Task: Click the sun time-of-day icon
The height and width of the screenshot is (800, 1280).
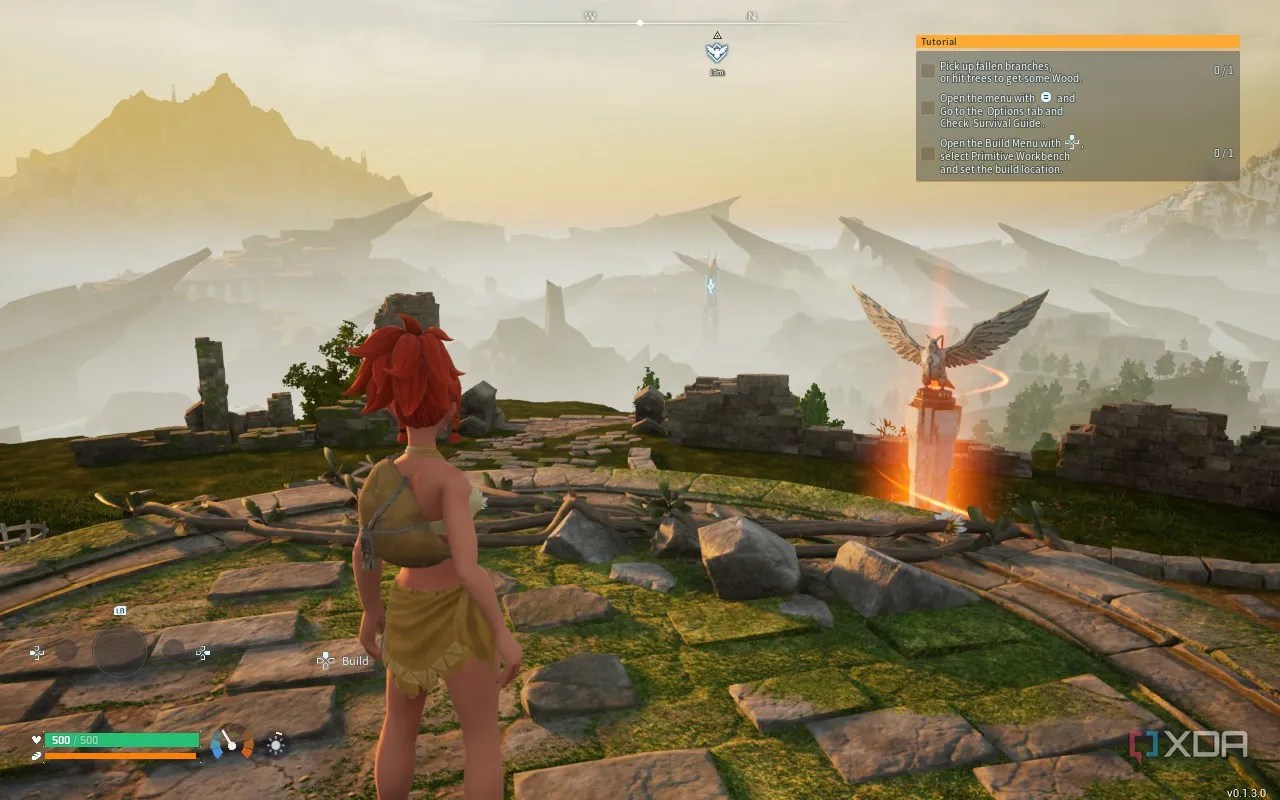Action: pos(276,744)
